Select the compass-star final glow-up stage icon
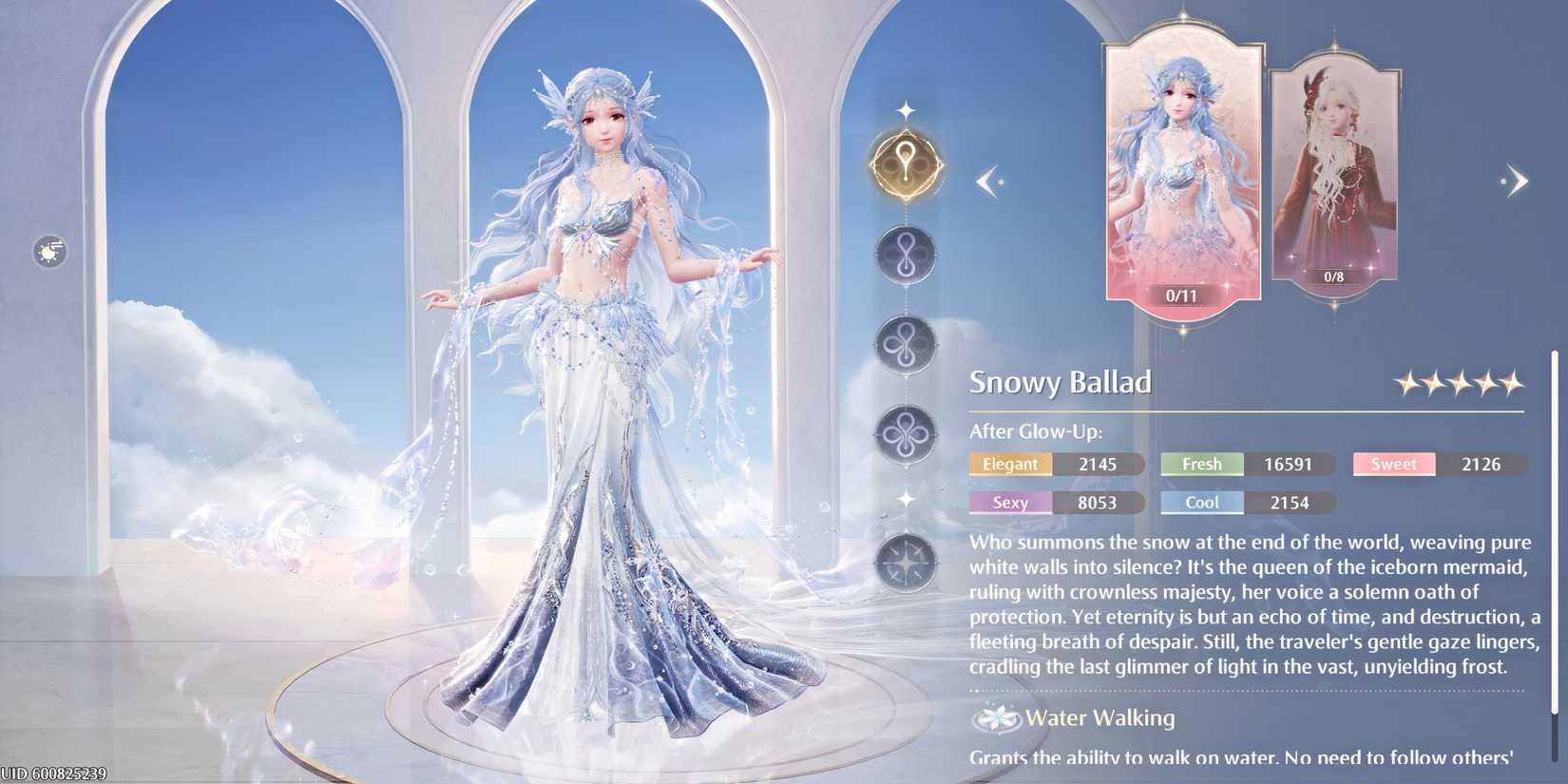Screen dimensions: 1568x784 point(908,563)
